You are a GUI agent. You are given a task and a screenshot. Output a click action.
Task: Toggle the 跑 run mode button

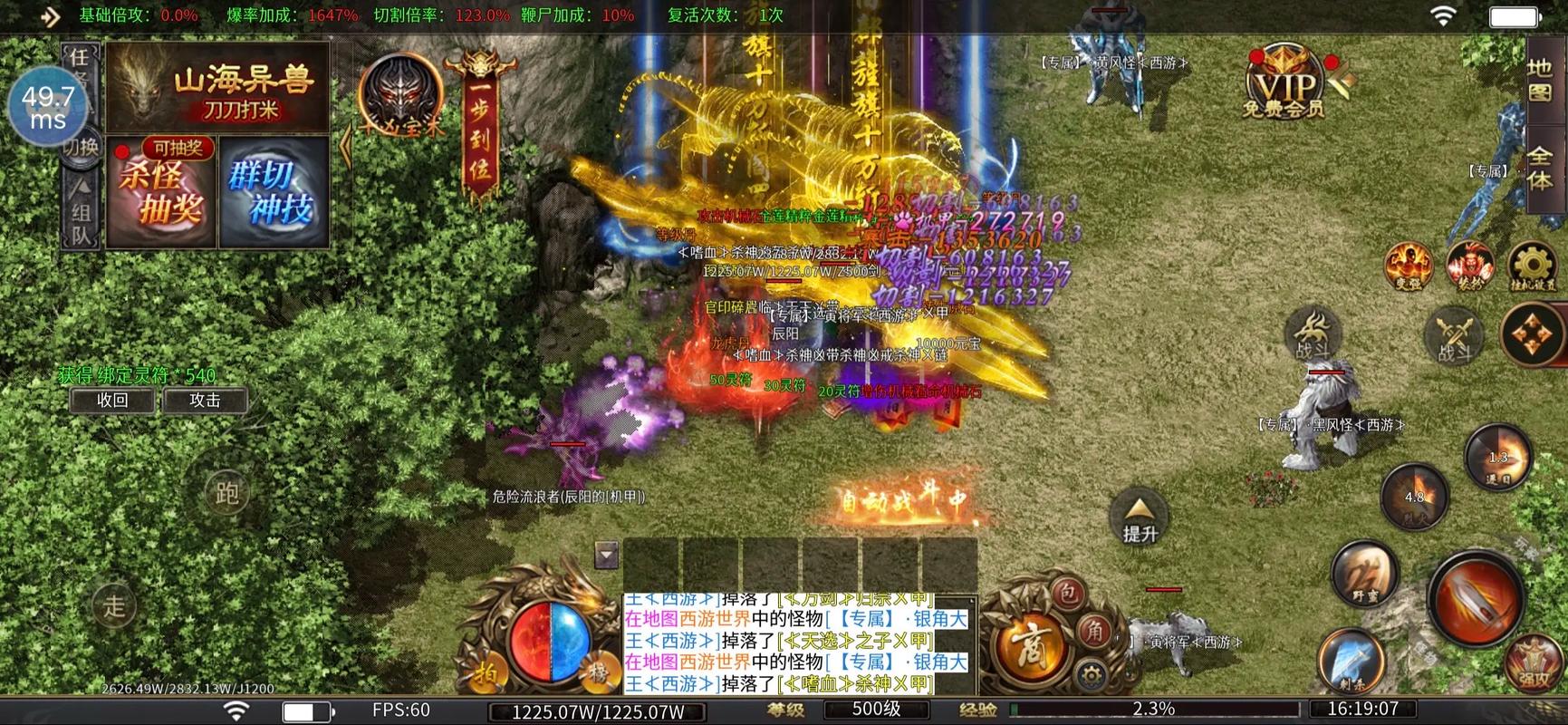[226, 493]
